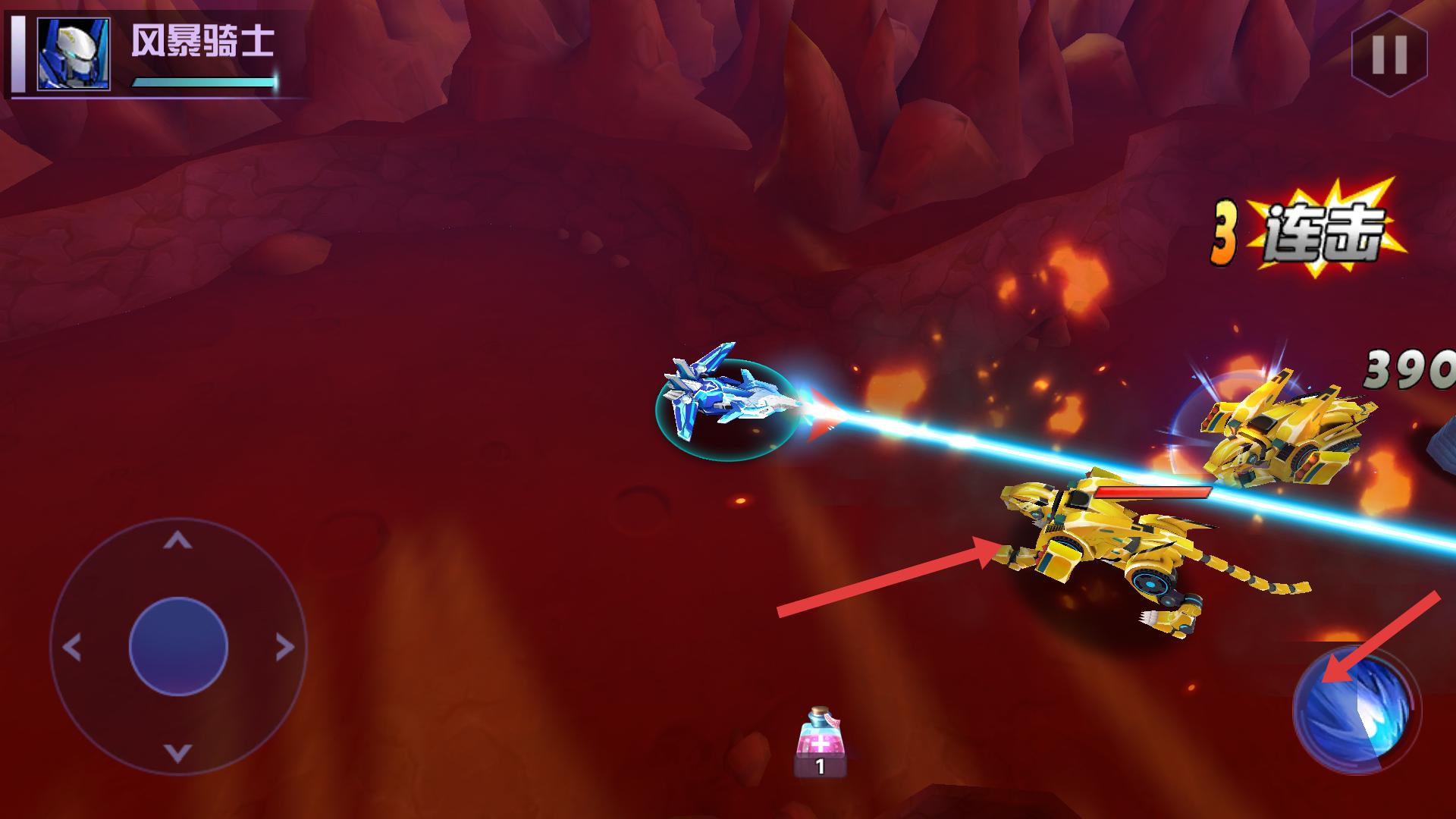The image size is (1456, 819).
Task: Tap the joystick's up arrow
Action: click(x=177, y=540)
